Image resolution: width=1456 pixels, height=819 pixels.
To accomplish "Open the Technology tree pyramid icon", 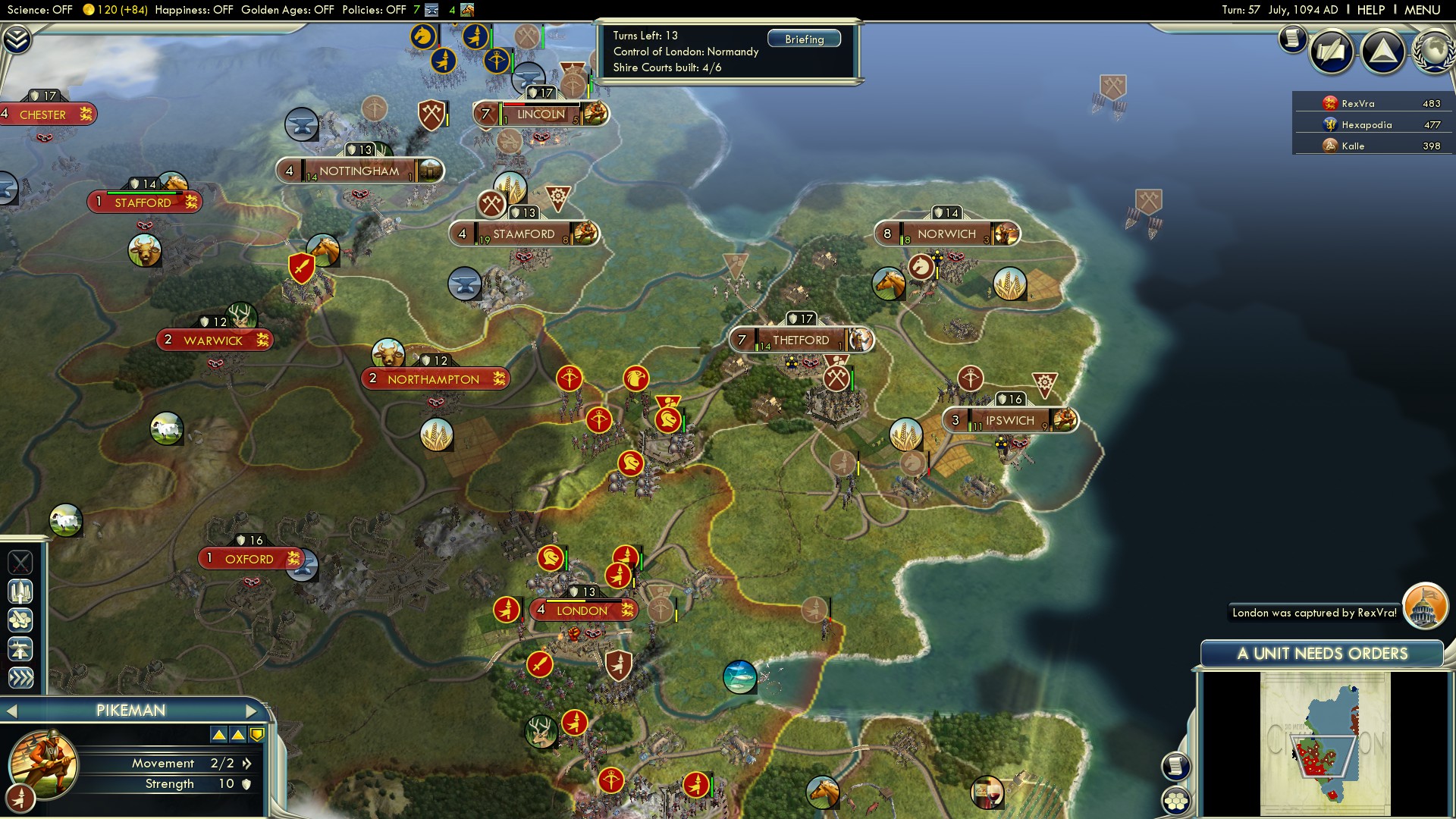I will [x=1383, y=52].
